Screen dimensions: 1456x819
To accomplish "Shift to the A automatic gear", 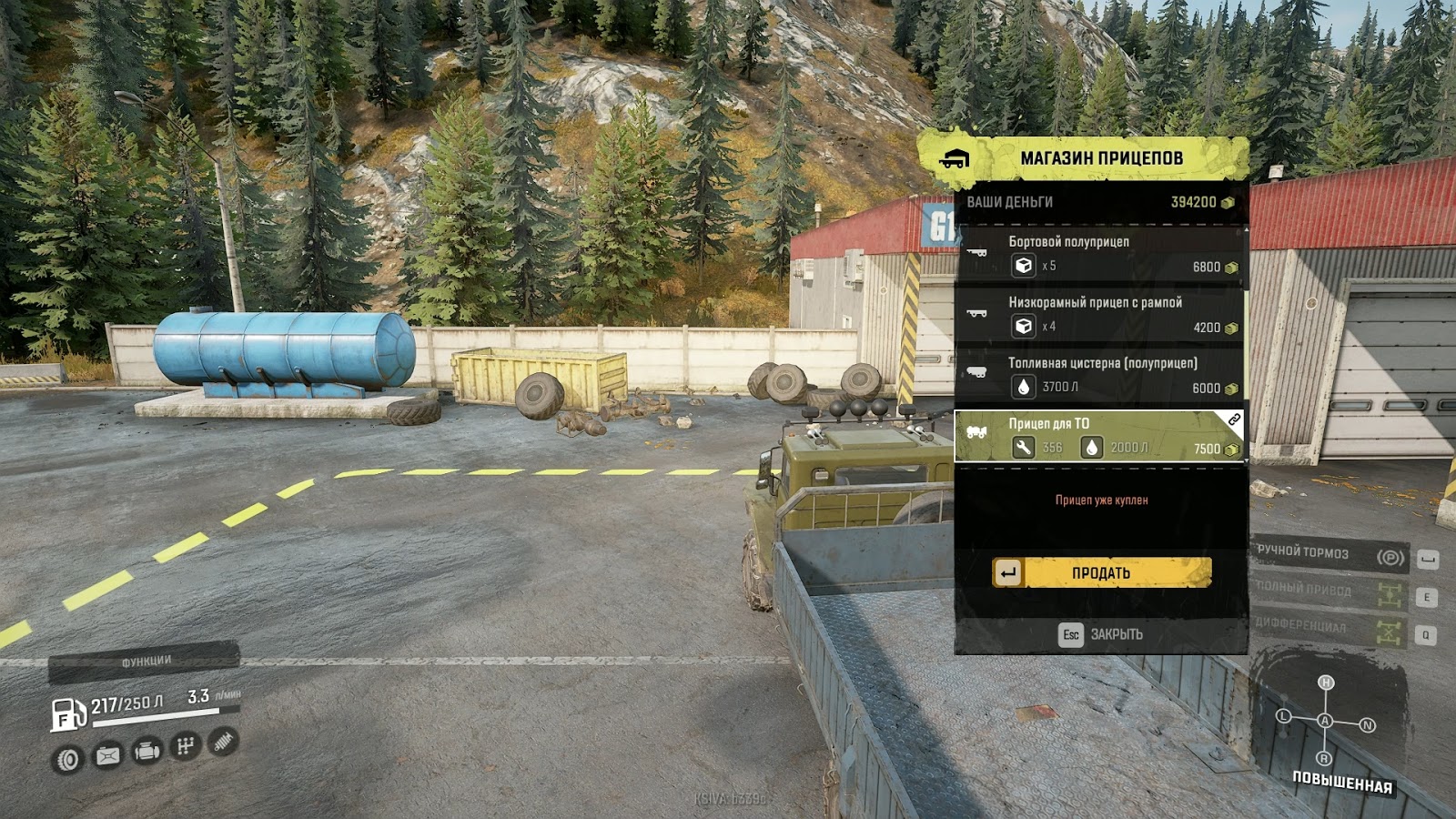I will [1325, 721].
